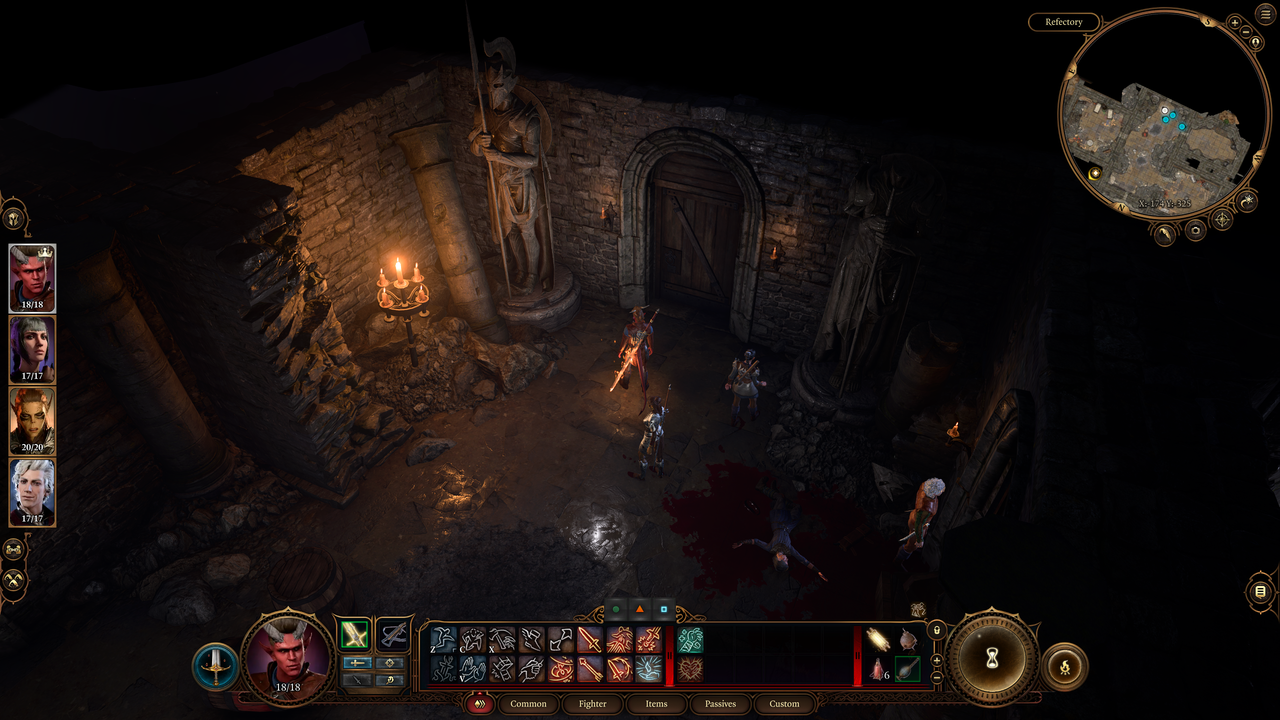
Task: Click the Refectory location label
Action: [1063, 22]
